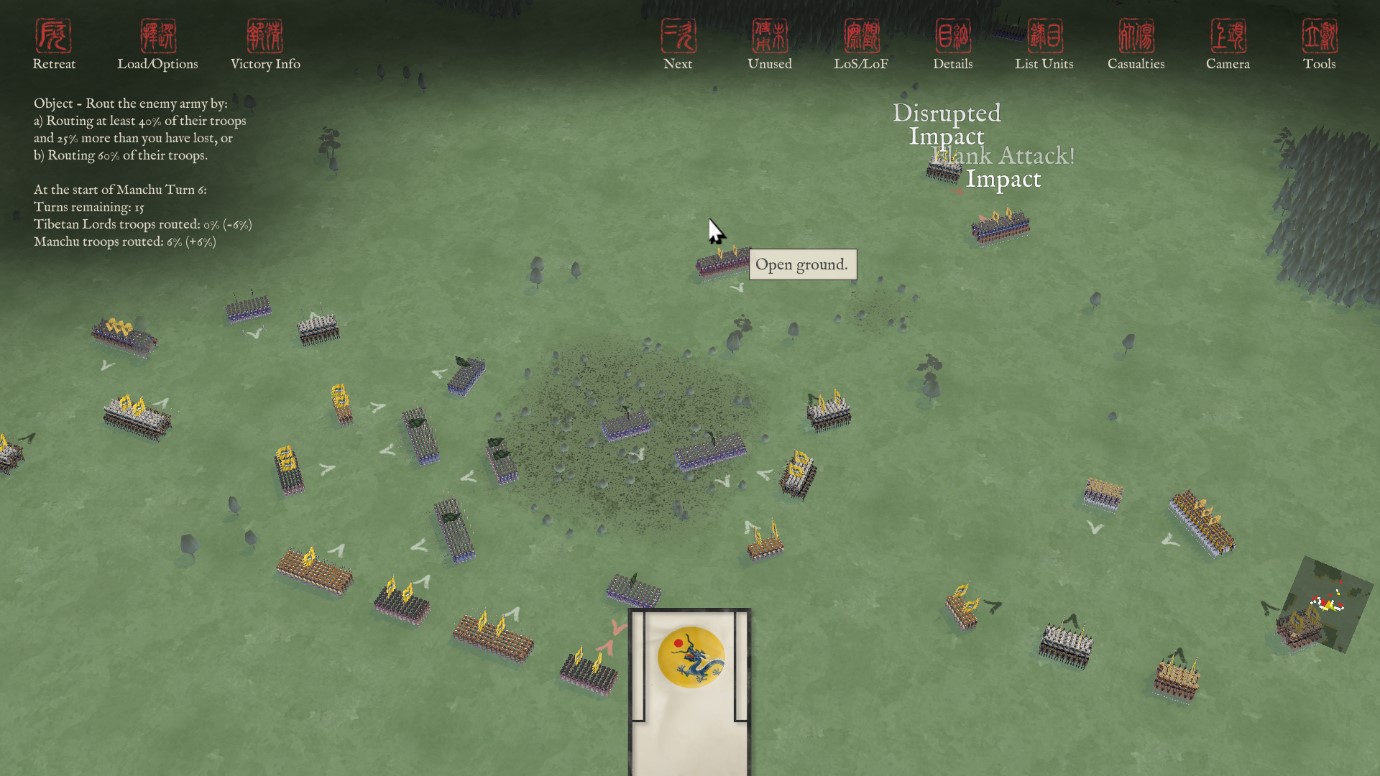Click the blue dragon banner emblem
Viewport: 1380px width, 776px height.
[691, 657]
